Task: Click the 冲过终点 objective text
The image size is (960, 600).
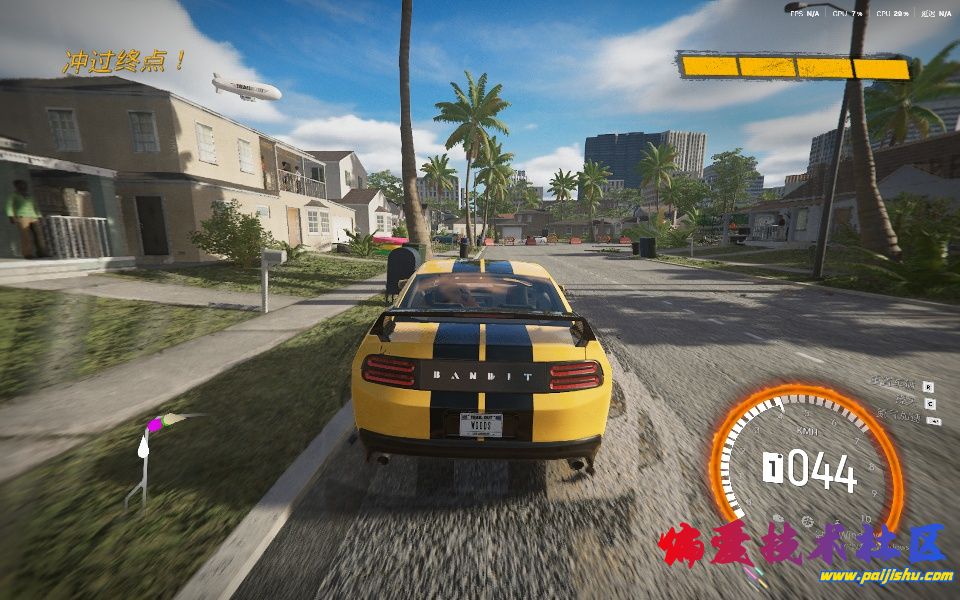Action: tap(124, 61)
